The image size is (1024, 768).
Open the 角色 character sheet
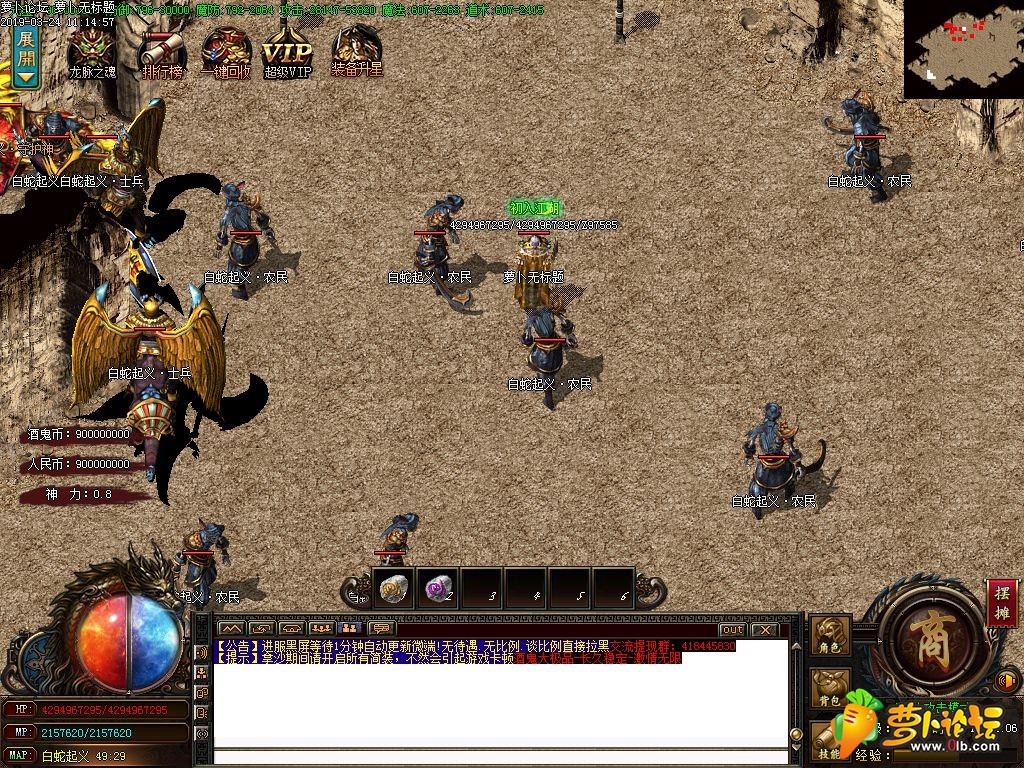830,636
